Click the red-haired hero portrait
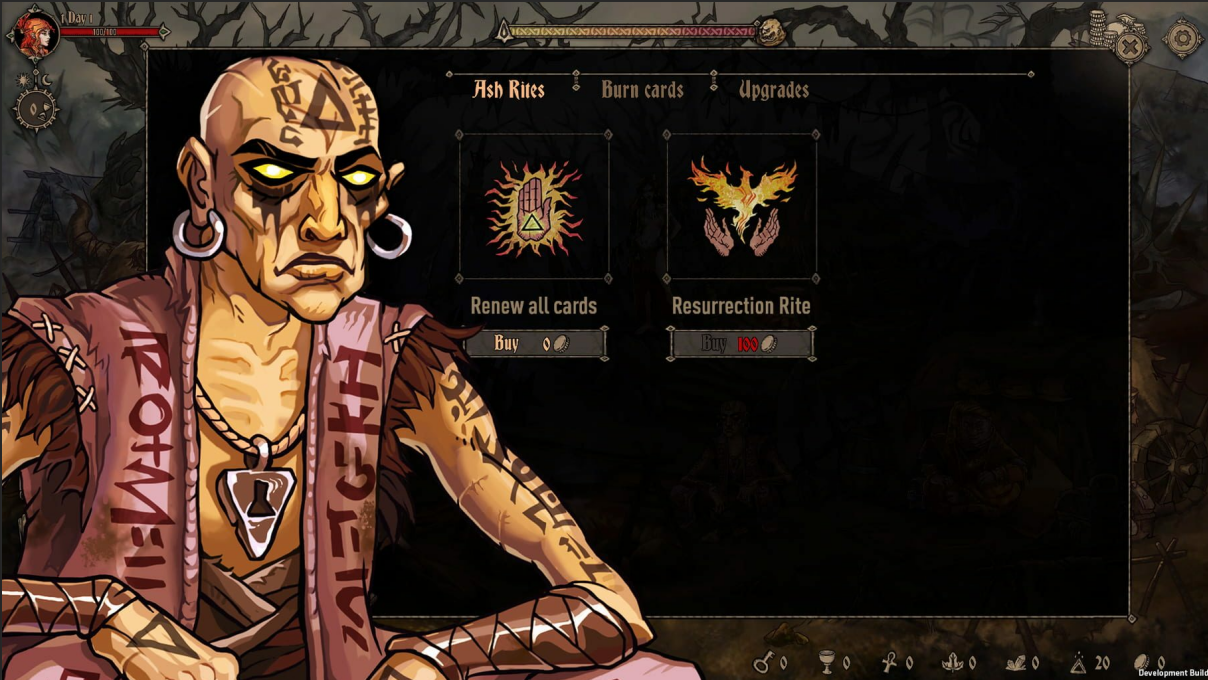1208x680 pixels. pos(32,33)
